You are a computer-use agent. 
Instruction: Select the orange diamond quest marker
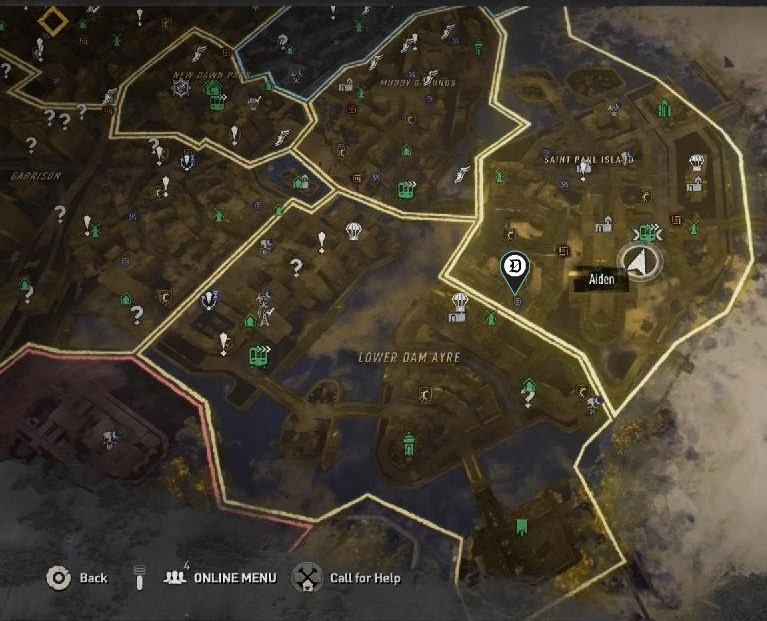click(53, 20)
